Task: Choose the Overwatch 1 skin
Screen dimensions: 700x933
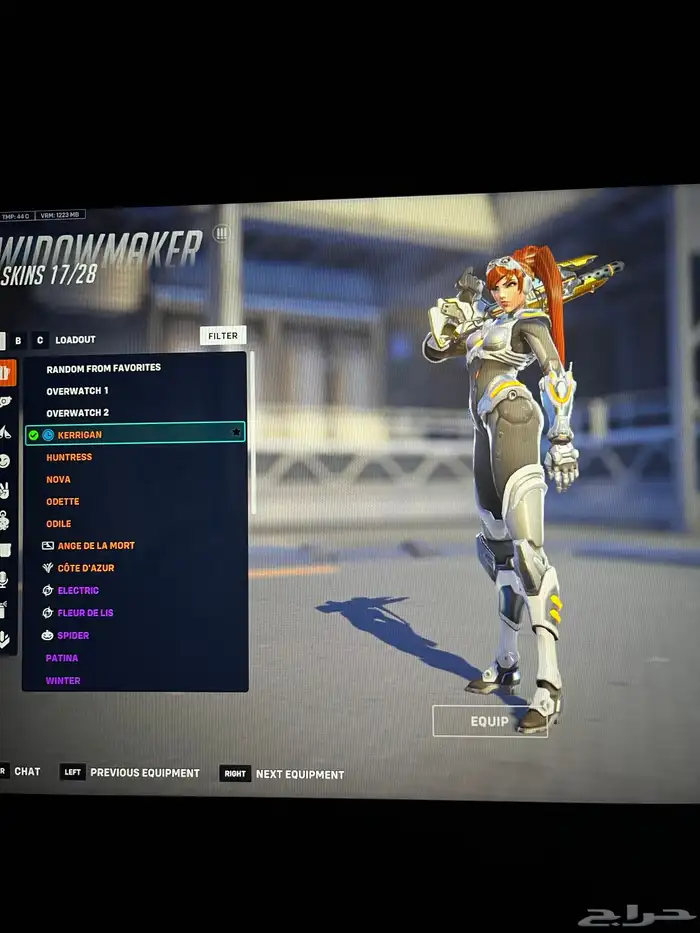Action: [77, 390]
